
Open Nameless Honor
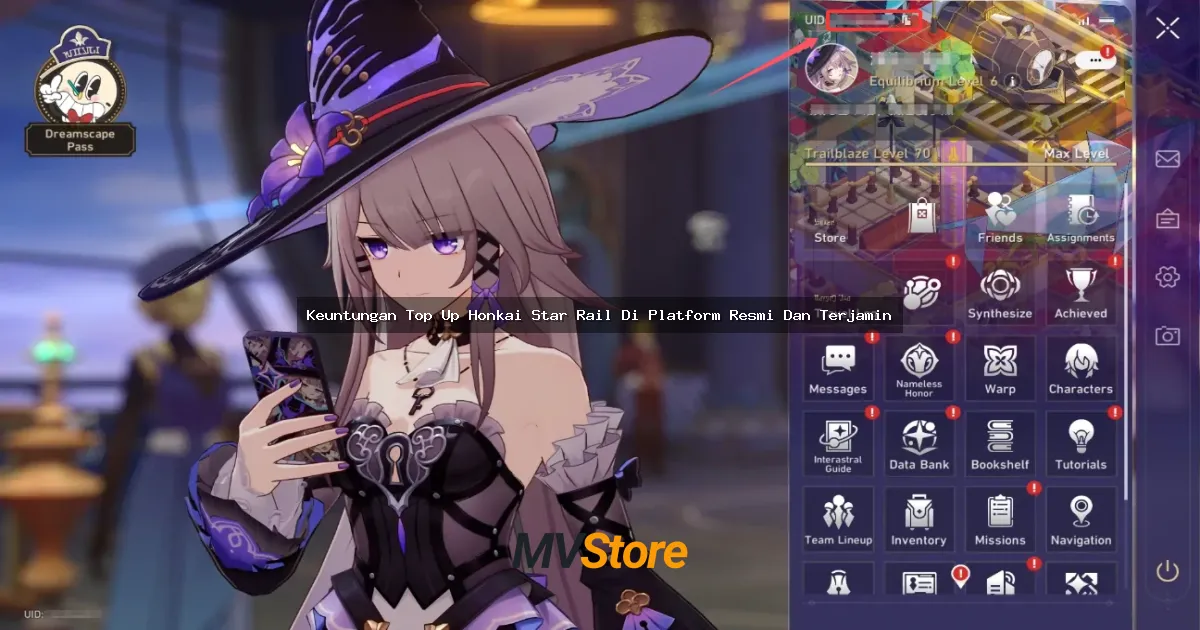click(x=919, y=369)
